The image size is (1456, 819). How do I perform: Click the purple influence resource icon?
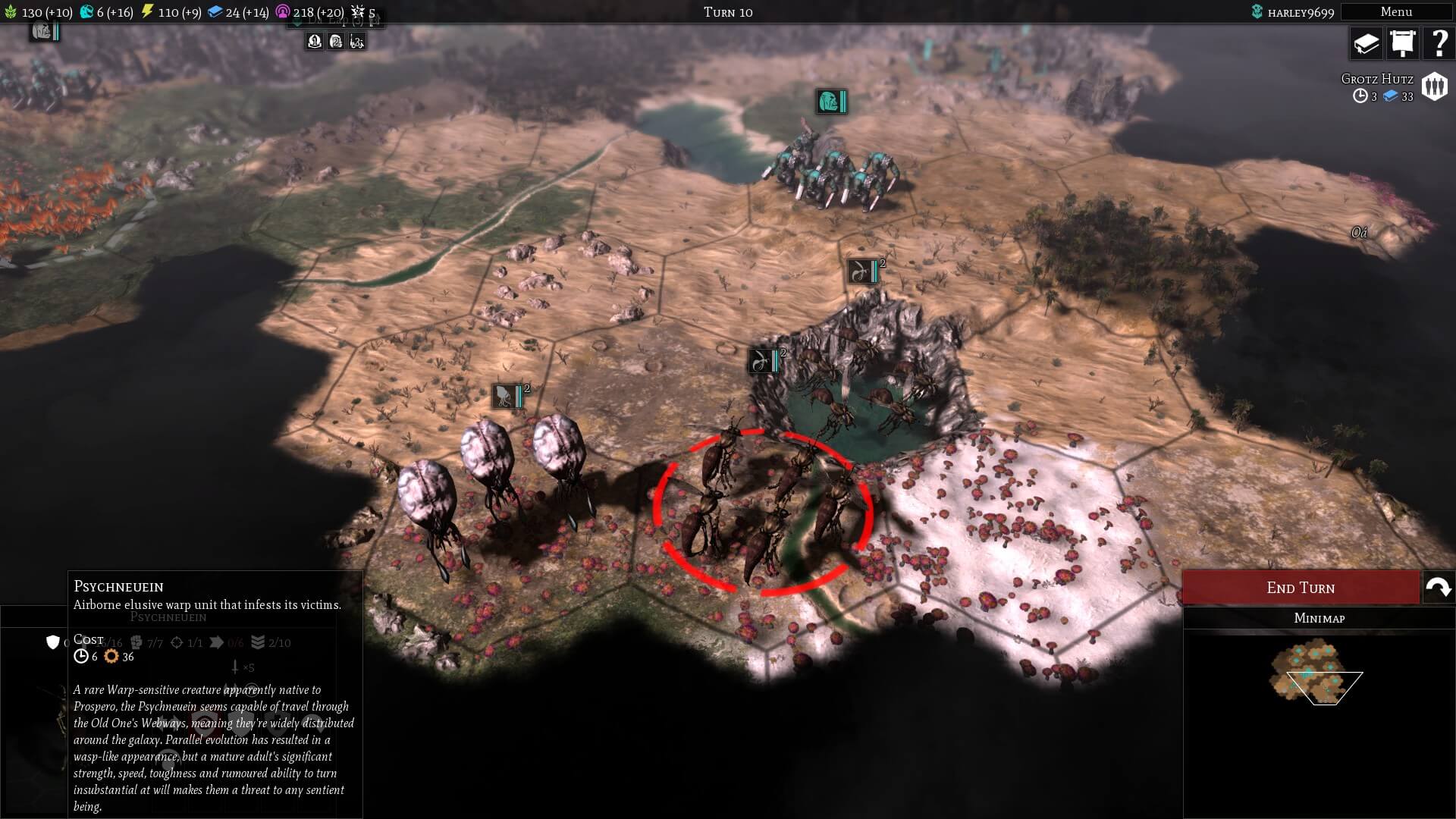[283, 12]
